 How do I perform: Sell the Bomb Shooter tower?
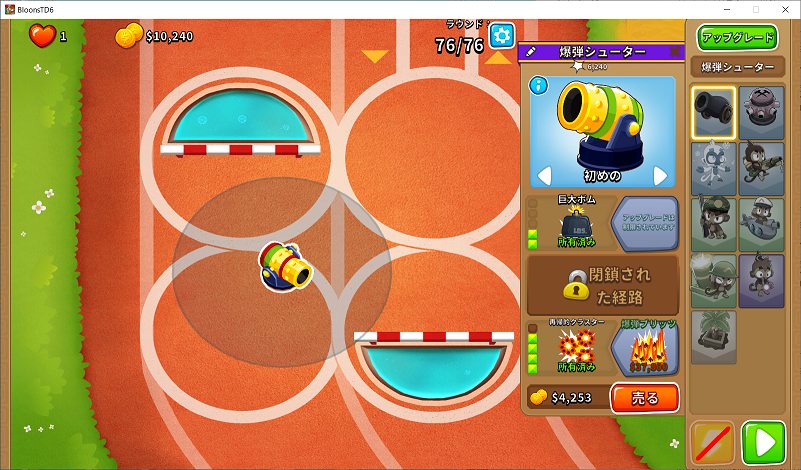[644, 397]
